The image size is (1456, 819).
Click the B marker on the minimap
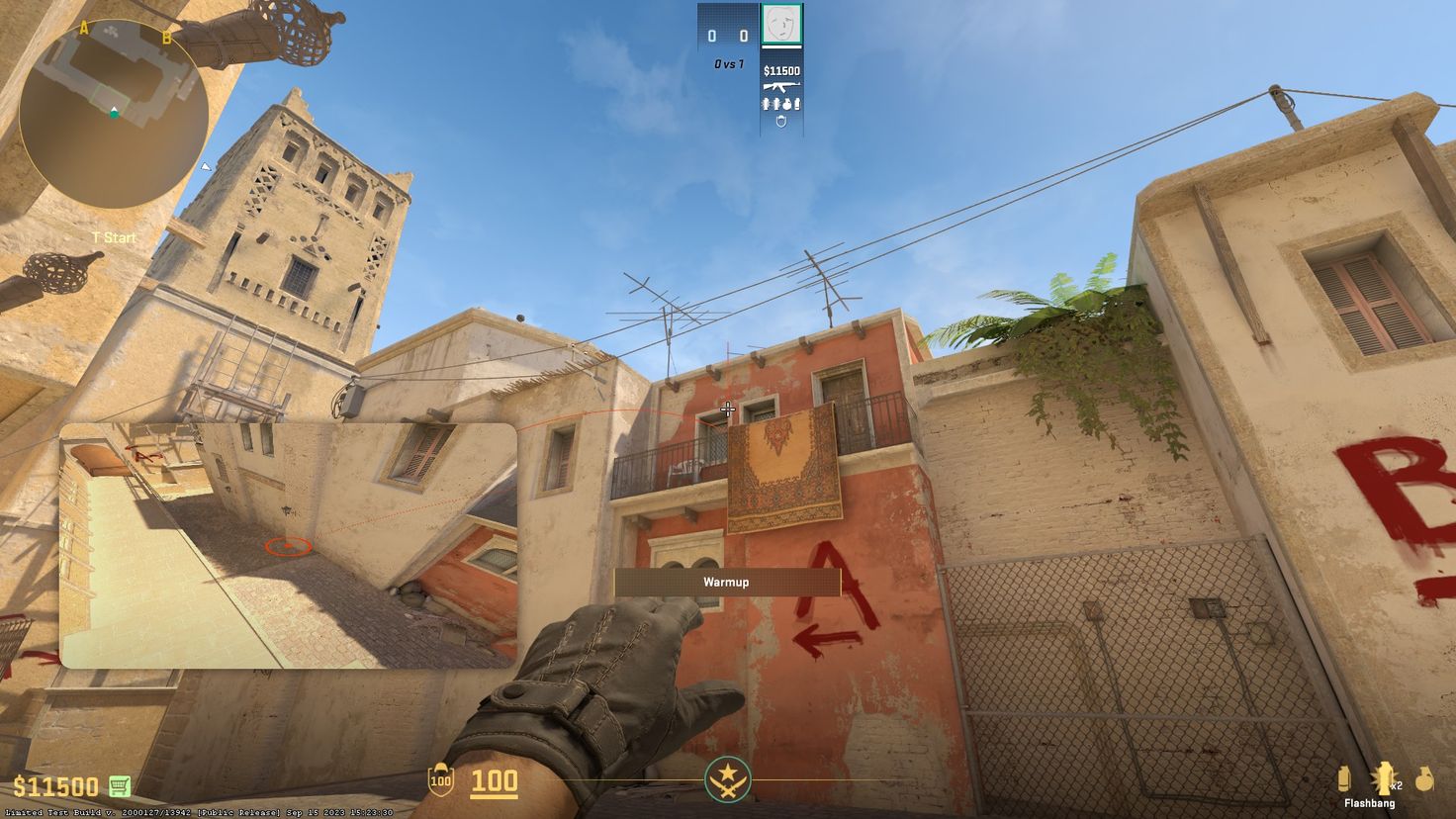[164, 36]
